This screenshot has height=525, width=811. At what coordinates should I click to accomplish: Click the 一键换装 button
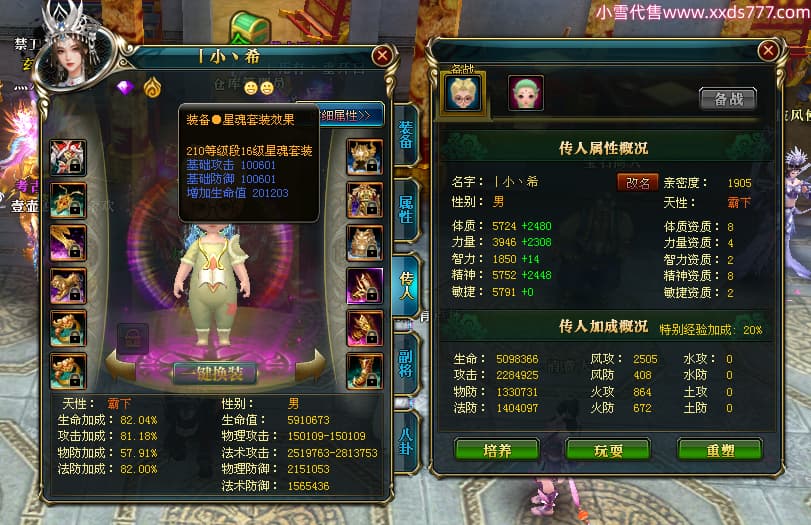(x=215, y=373)
